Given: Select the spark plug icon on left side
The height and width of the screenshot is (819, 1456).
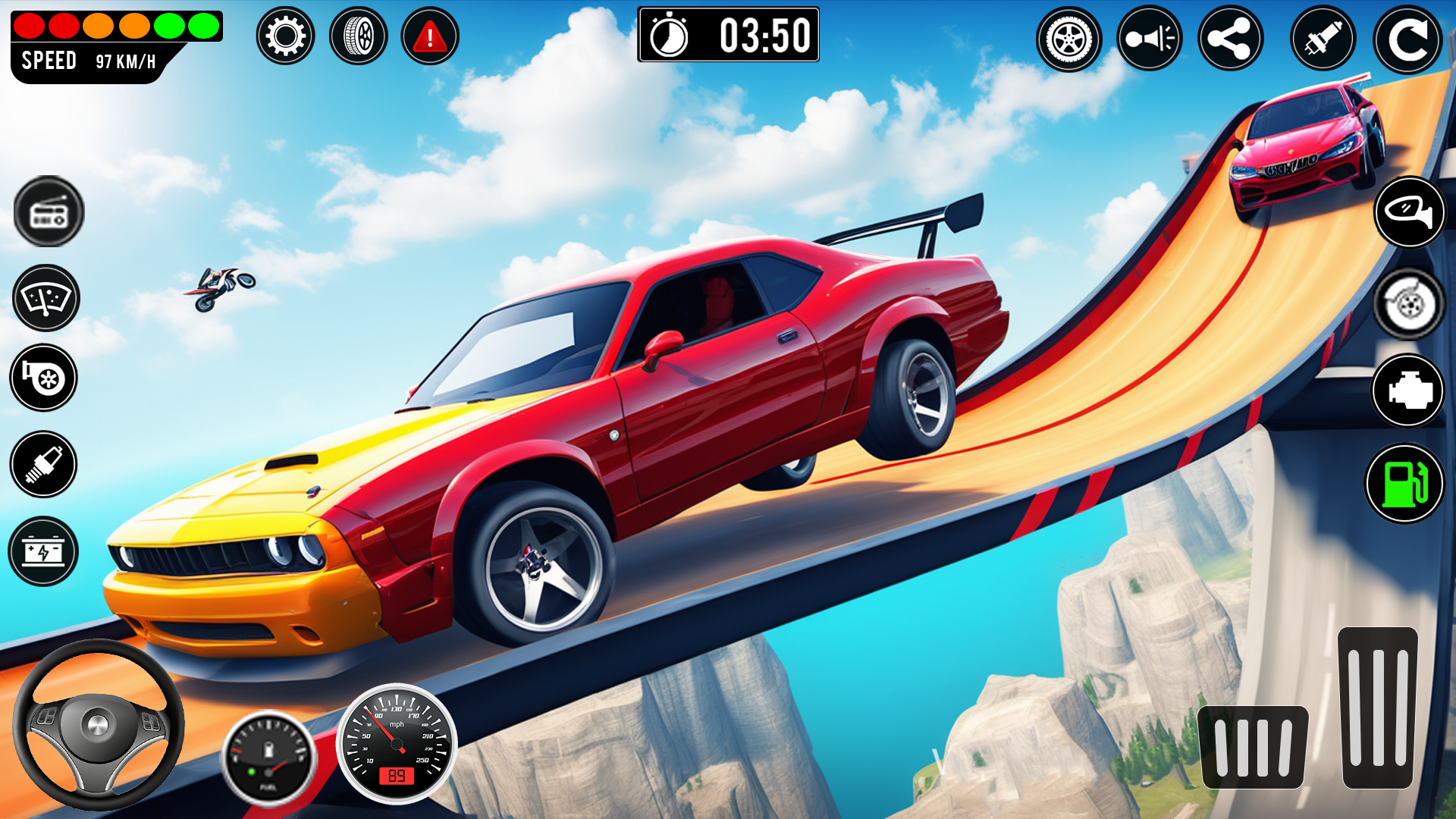Looking at the screenshot, I should (x=43, y=464).
